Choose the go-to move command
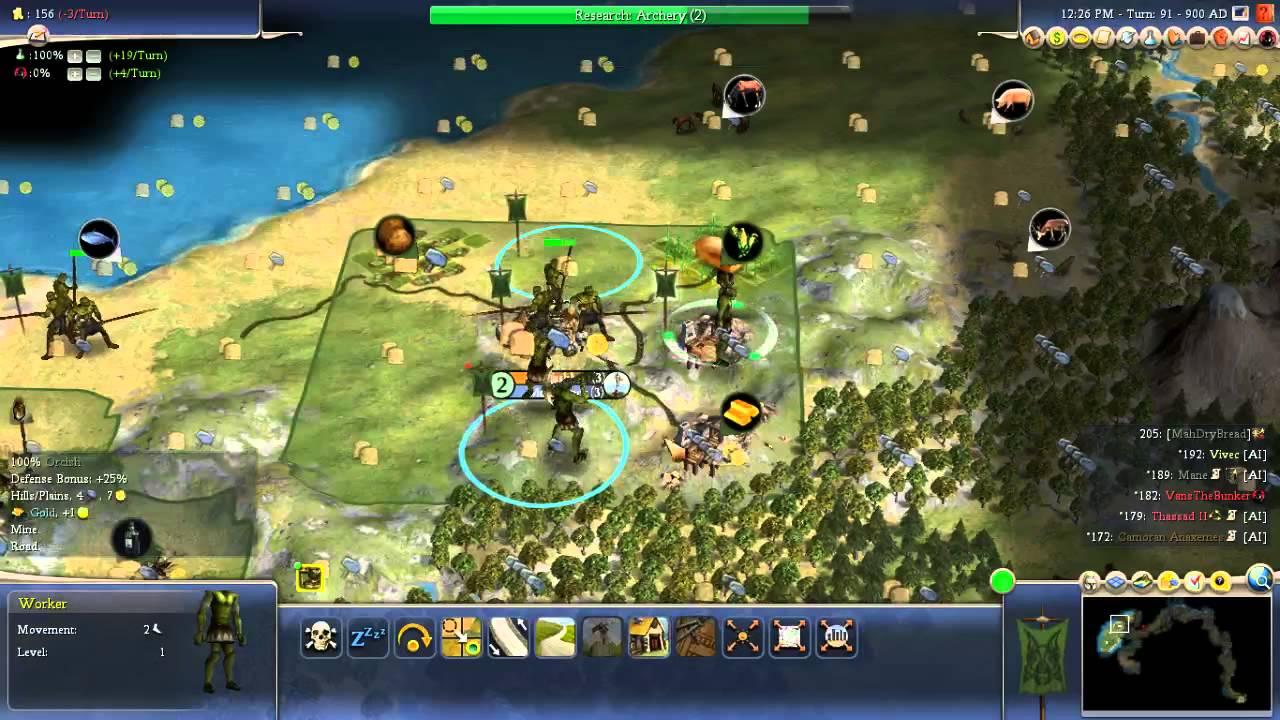Image resolution: width=1280 pixels, height=720 pixels. (461, 637)
